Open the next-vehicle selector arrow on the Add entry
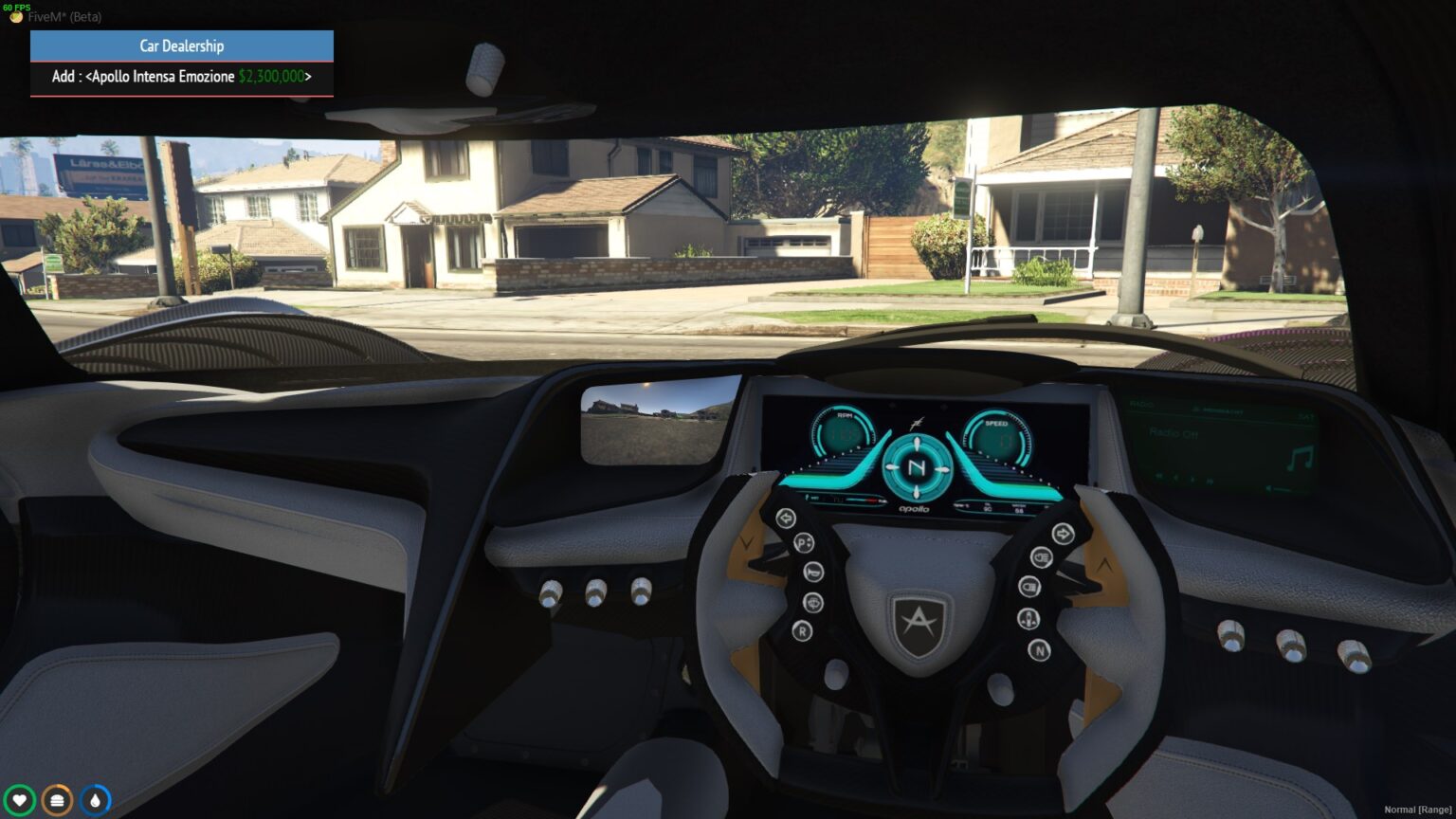Screen dimensions: 1456x819 pos(307,76)
